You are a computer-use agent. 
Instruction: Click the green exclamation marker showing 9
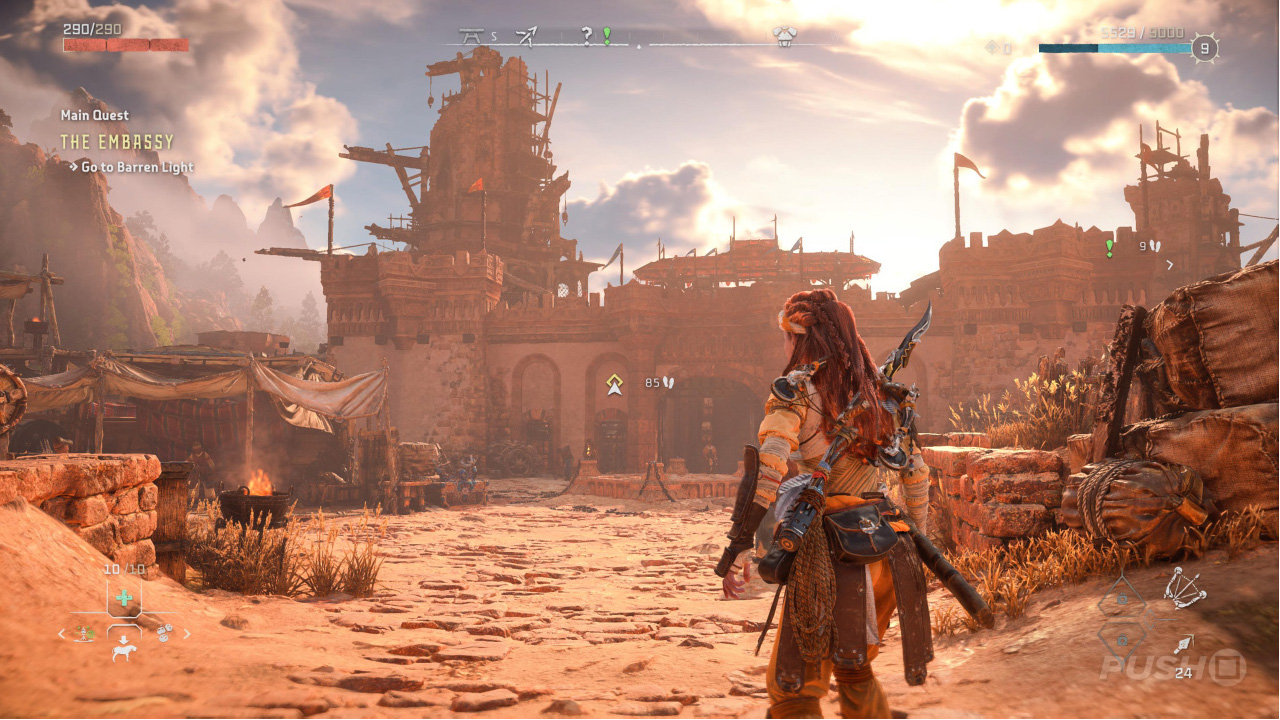pos(1109,246)
